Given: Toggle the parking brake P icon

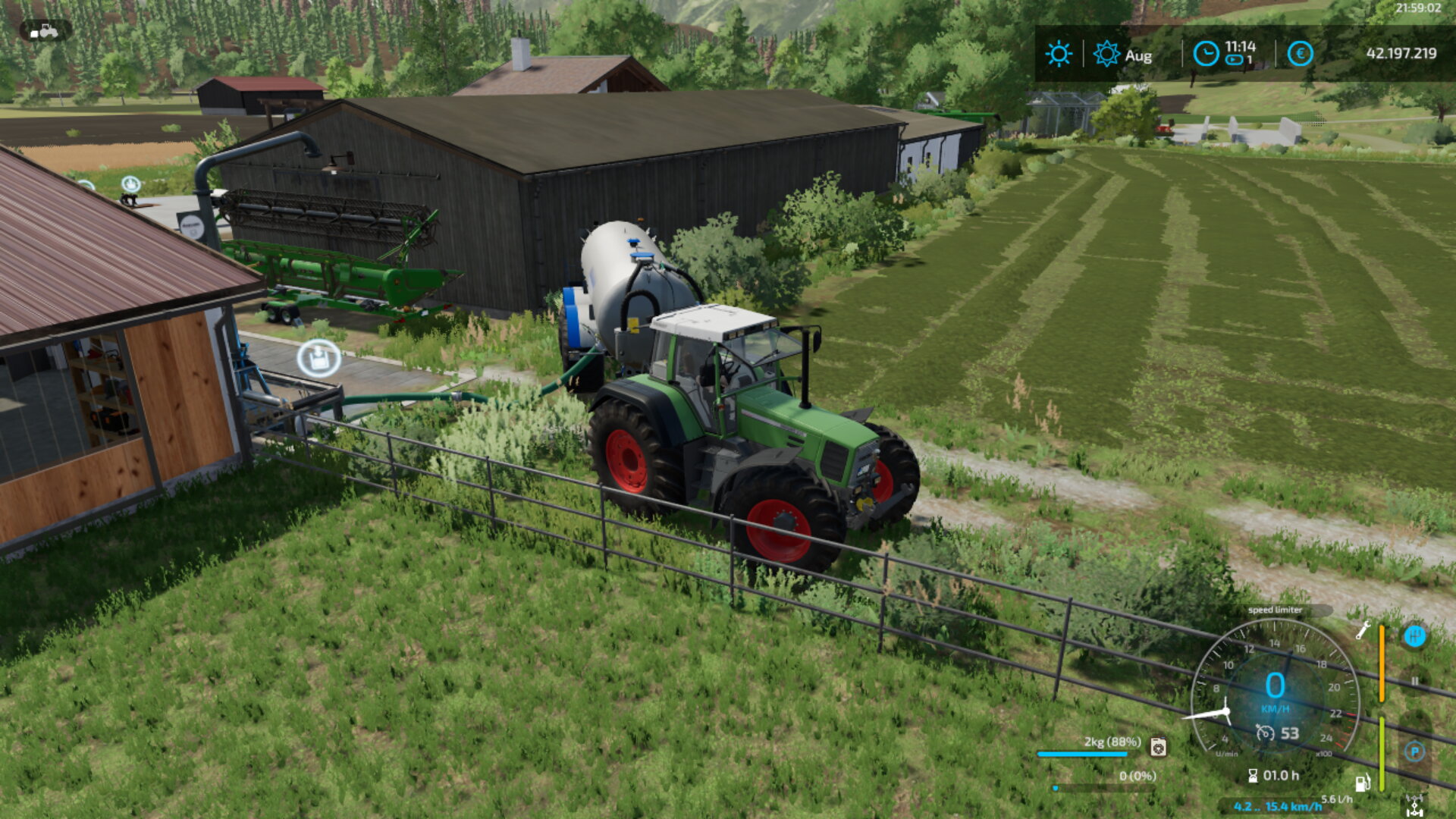Looking at the screenshot, I should [1414, 752].
